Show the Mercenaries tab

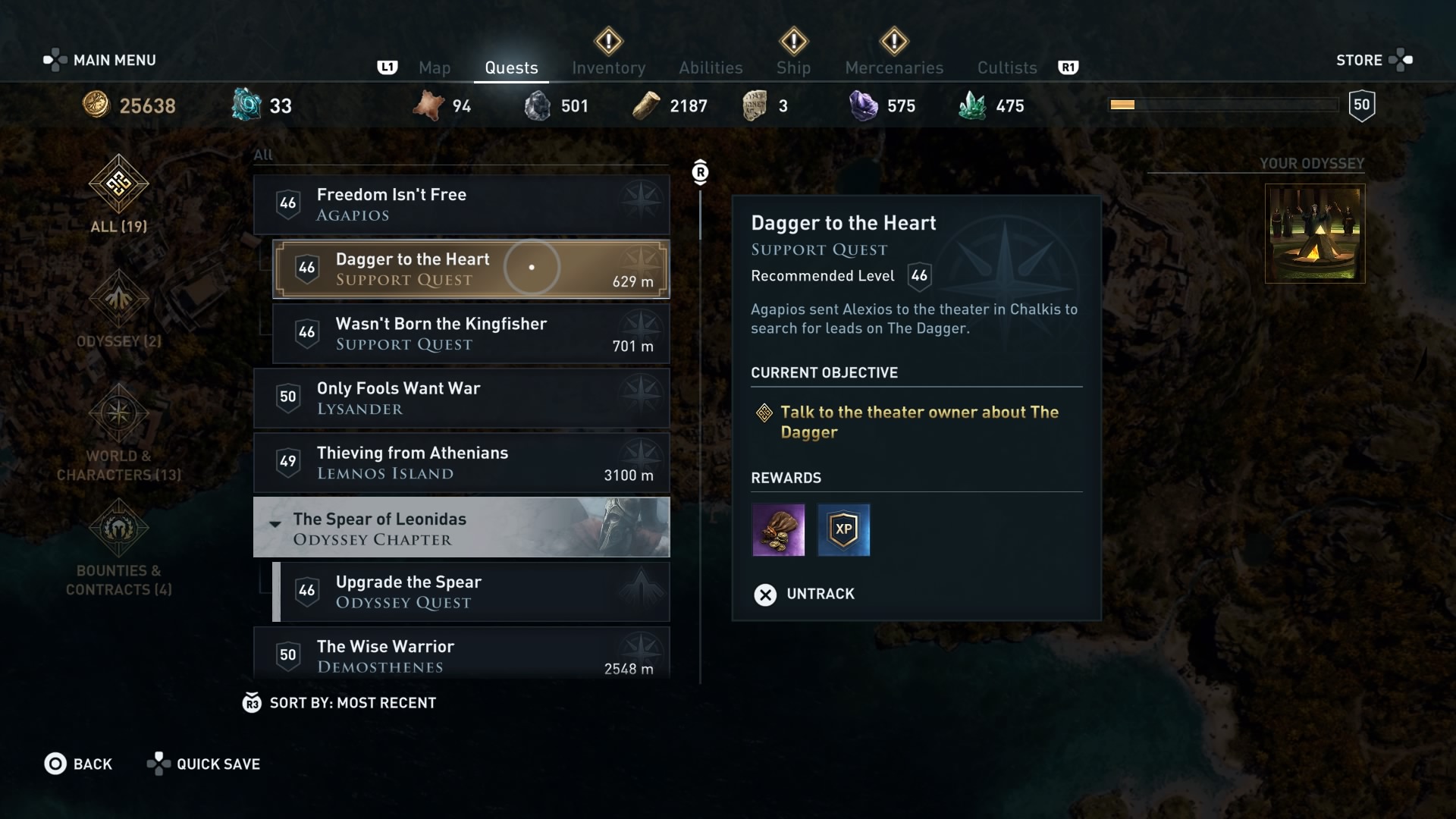click(x=894, y=67)
